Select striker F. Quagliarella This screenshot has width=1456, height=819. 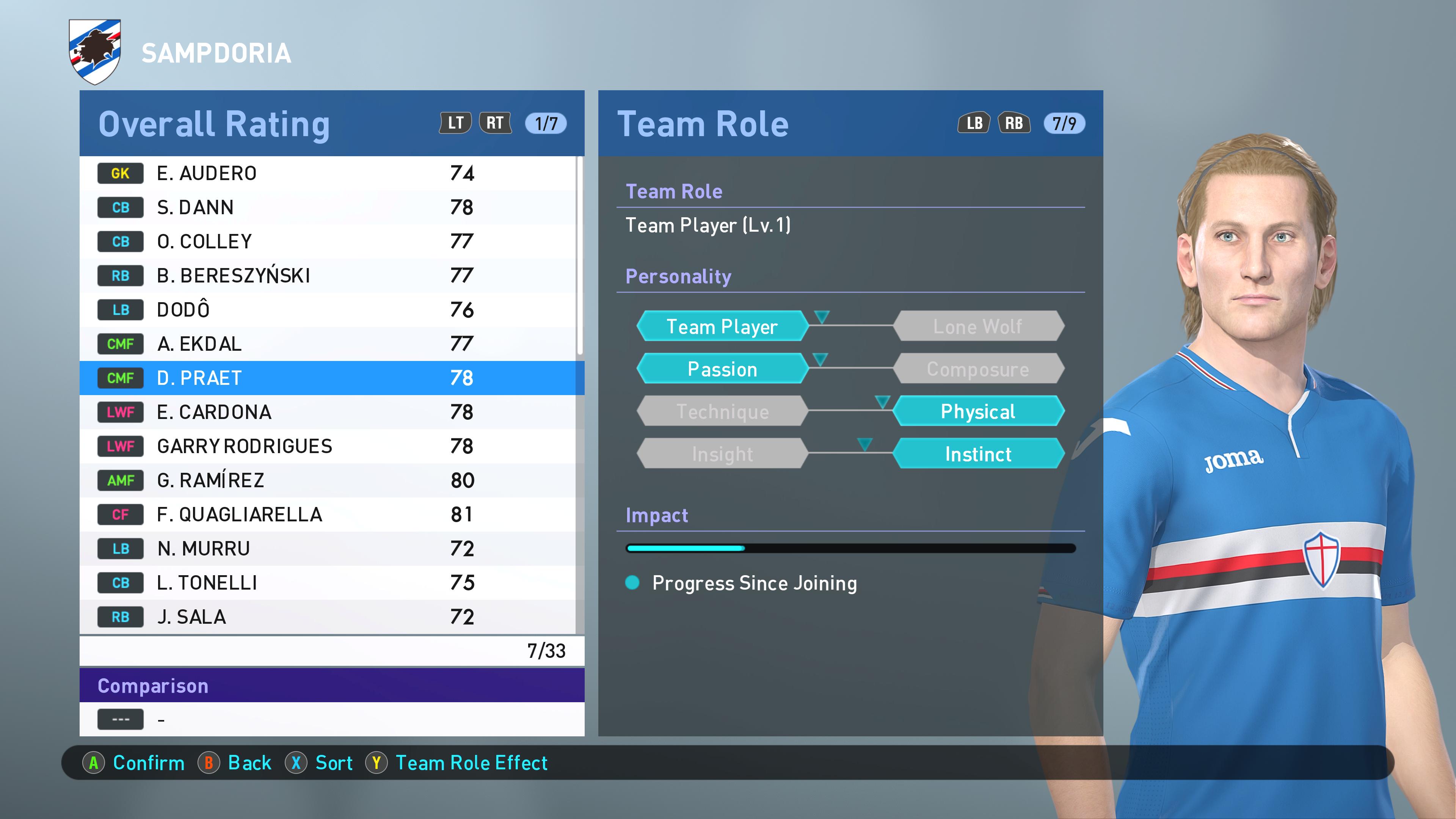click(x=328, y=515)
